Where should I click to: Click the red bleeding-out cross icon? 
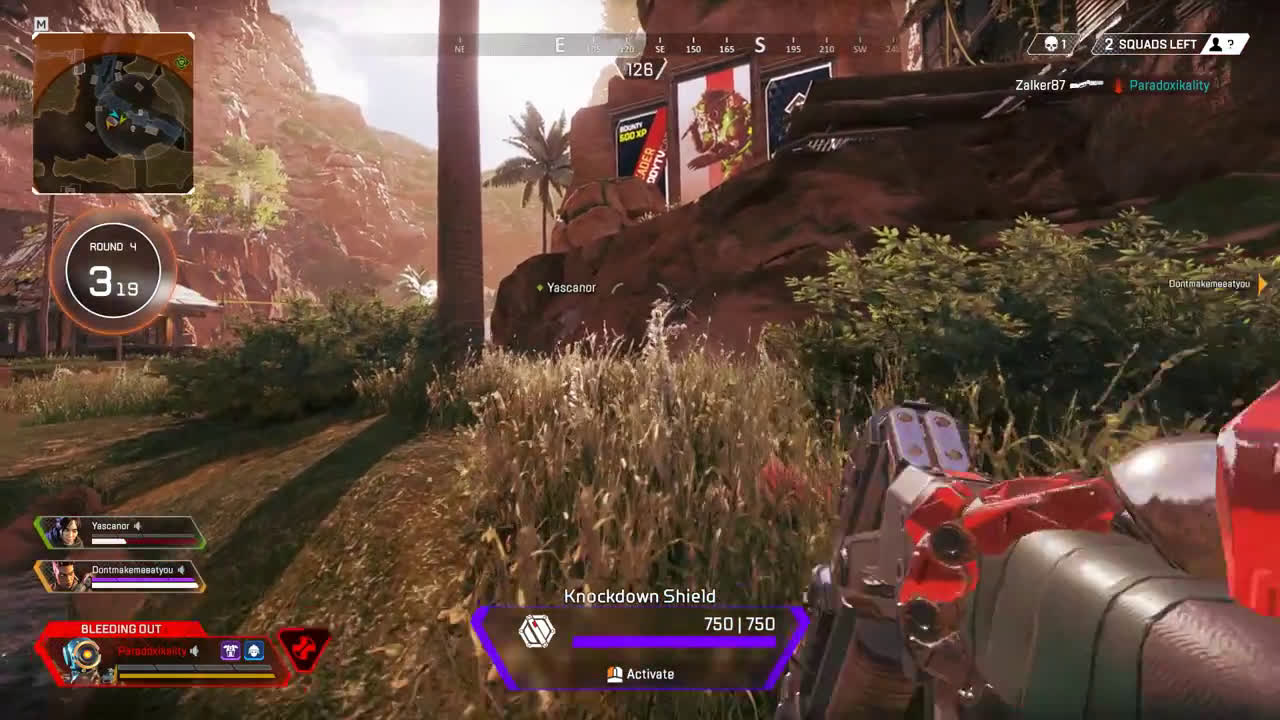(303, 650)
